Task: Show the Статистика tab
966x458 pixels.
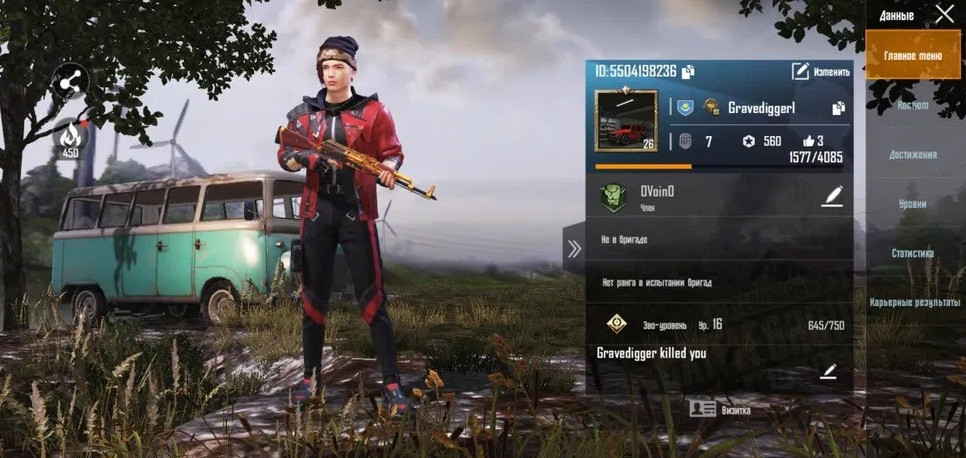Action: coord(912,253)
